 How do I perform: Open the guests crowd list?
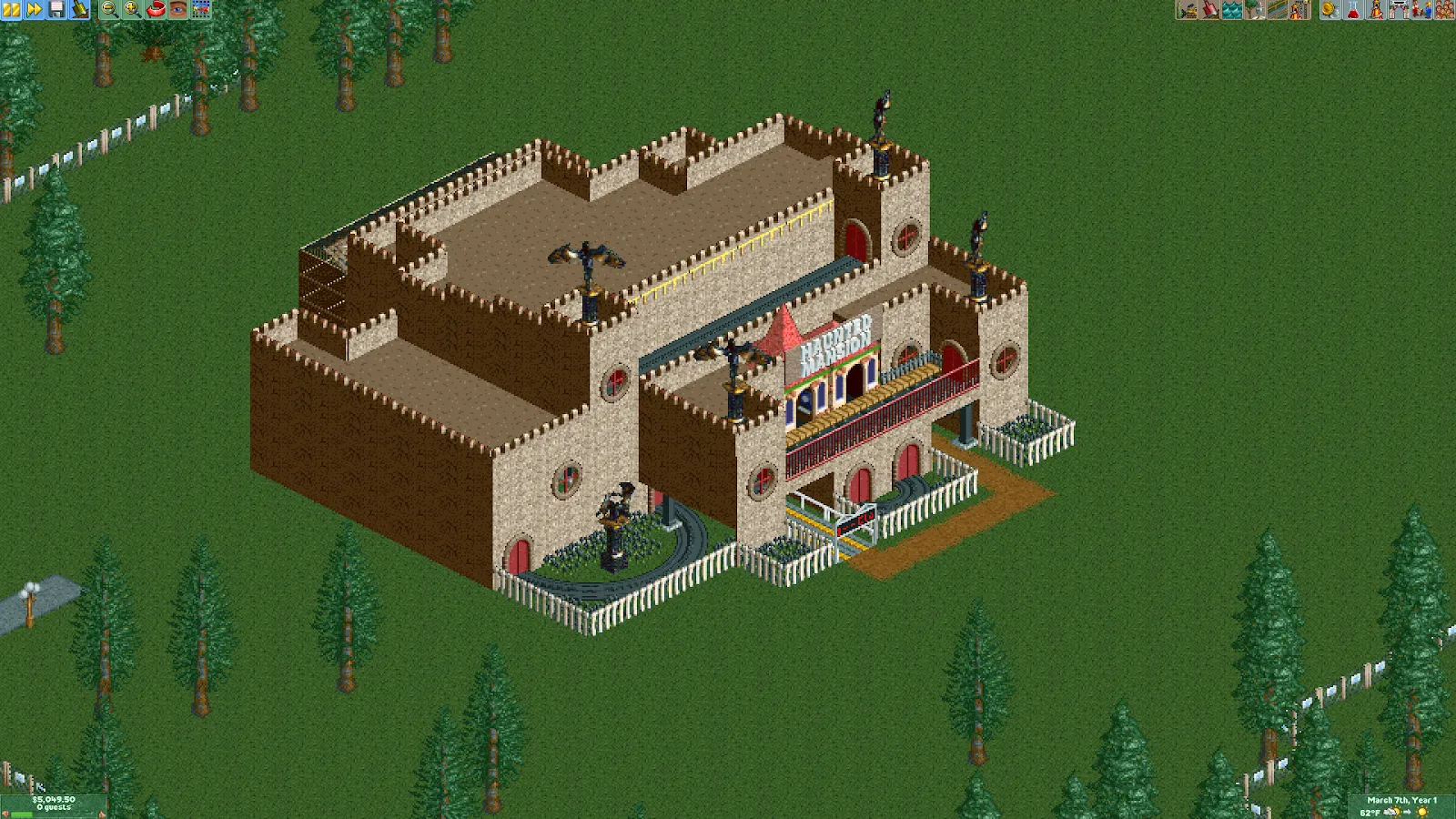tap(1444, 9)
